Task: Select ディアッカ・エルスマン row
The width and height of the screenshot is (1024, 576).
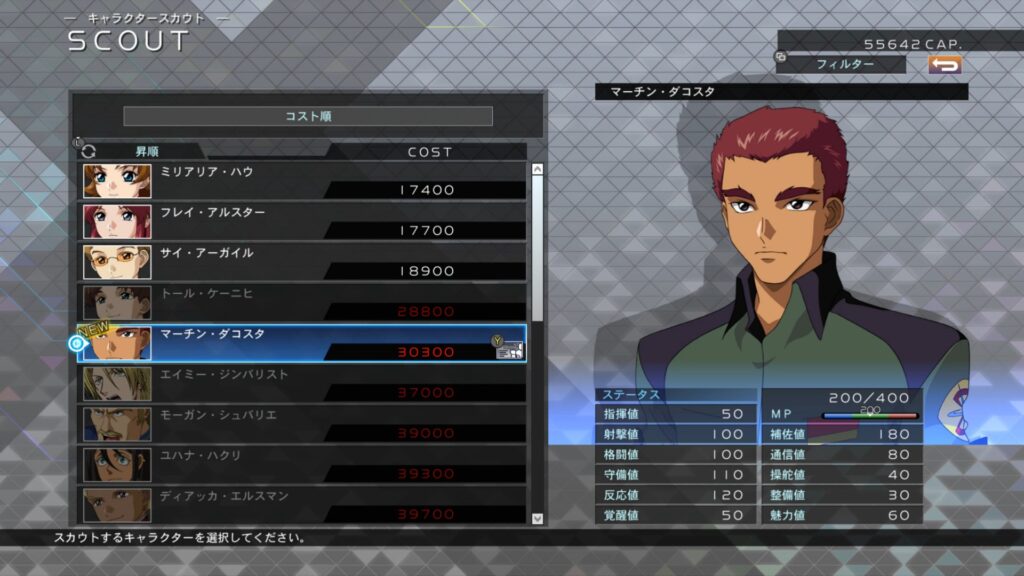Action: pyautogui.click(x=303, y=505)
